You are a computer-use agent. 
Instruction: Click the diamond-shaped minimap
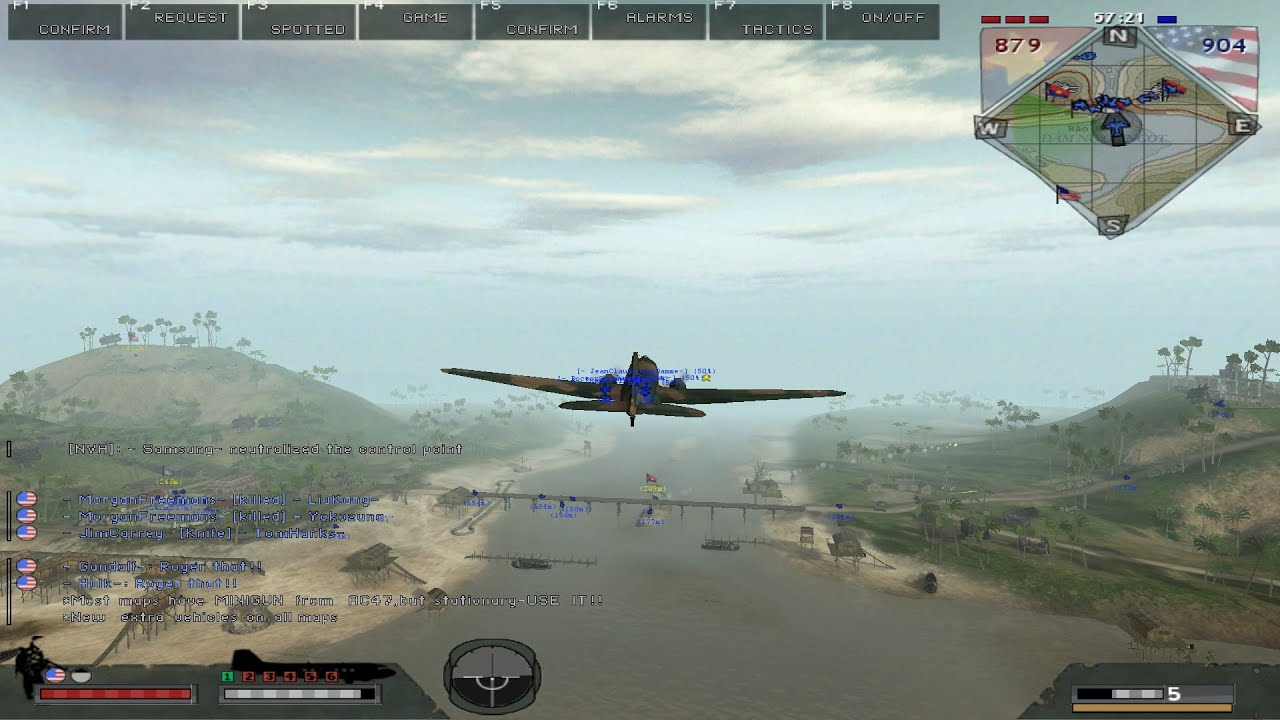coord(1117,130)
